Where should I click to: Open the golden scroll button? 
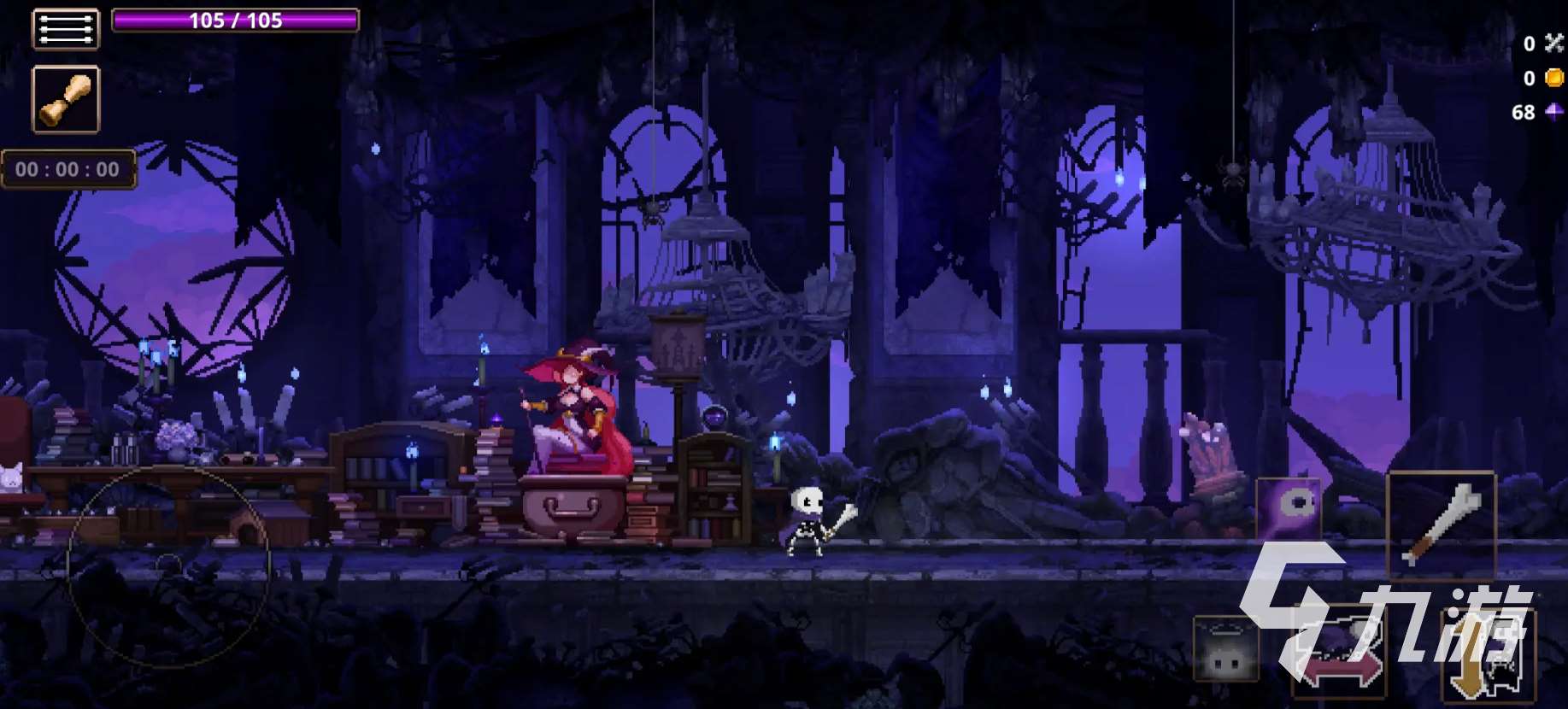(66, 99)
